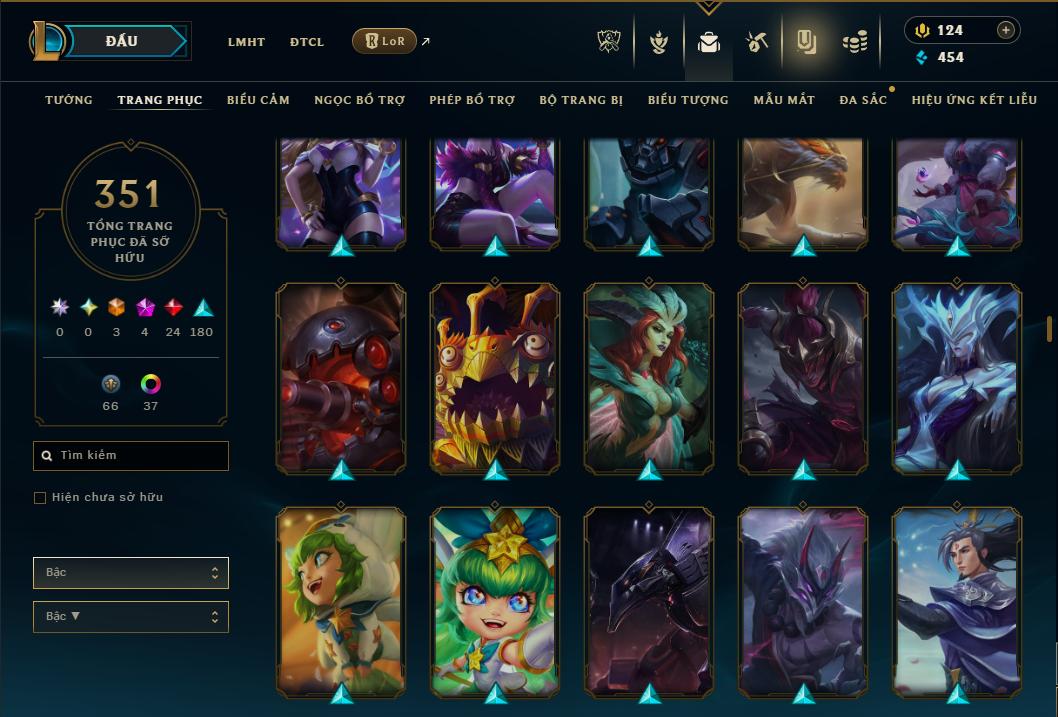
Task: Toggle the Hiện chưa sở hữu checkbox
Action: click(40, 498)
